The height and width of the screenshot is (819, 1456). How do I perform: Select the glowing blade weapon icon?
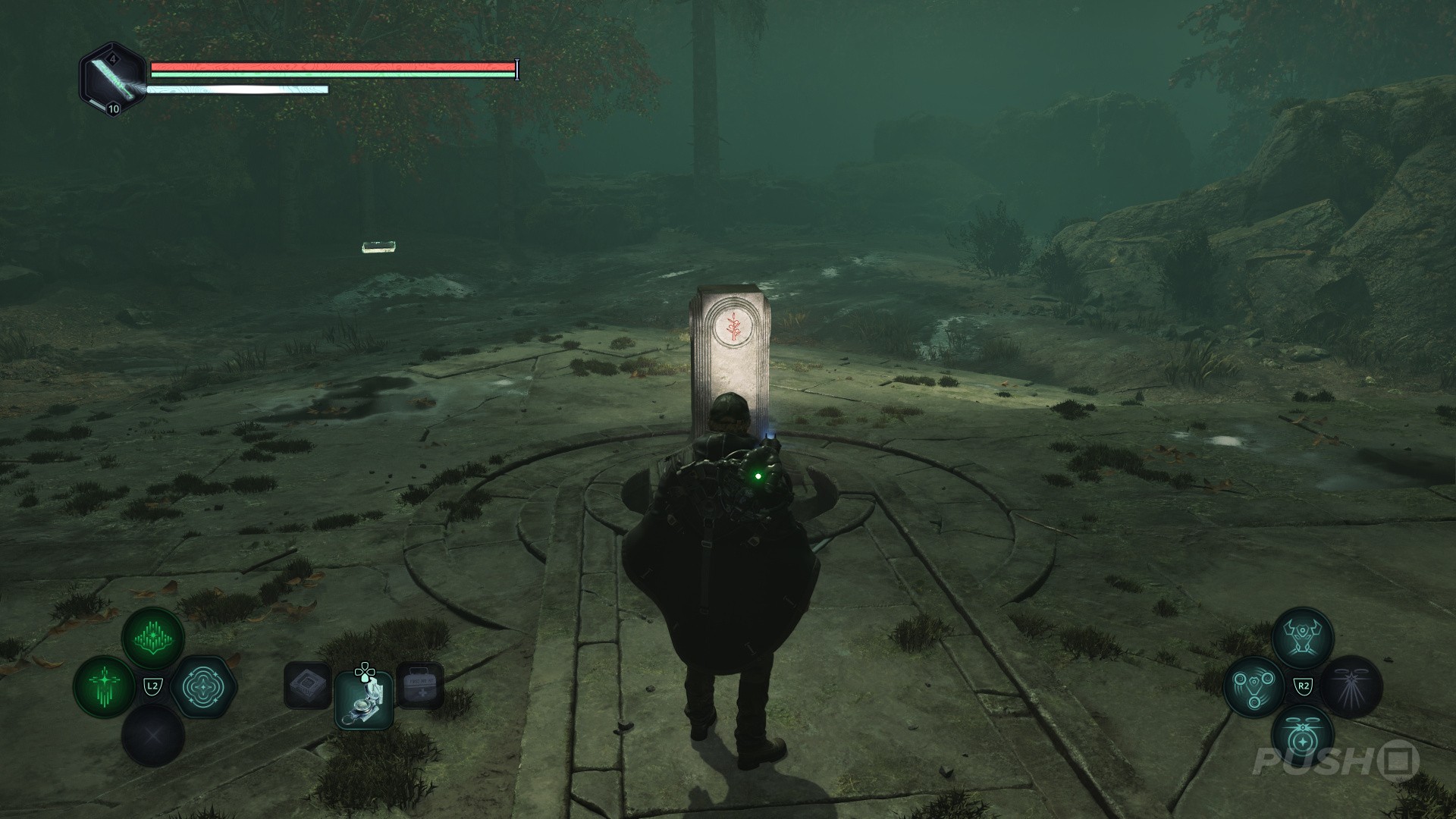[x=113, y=78]
